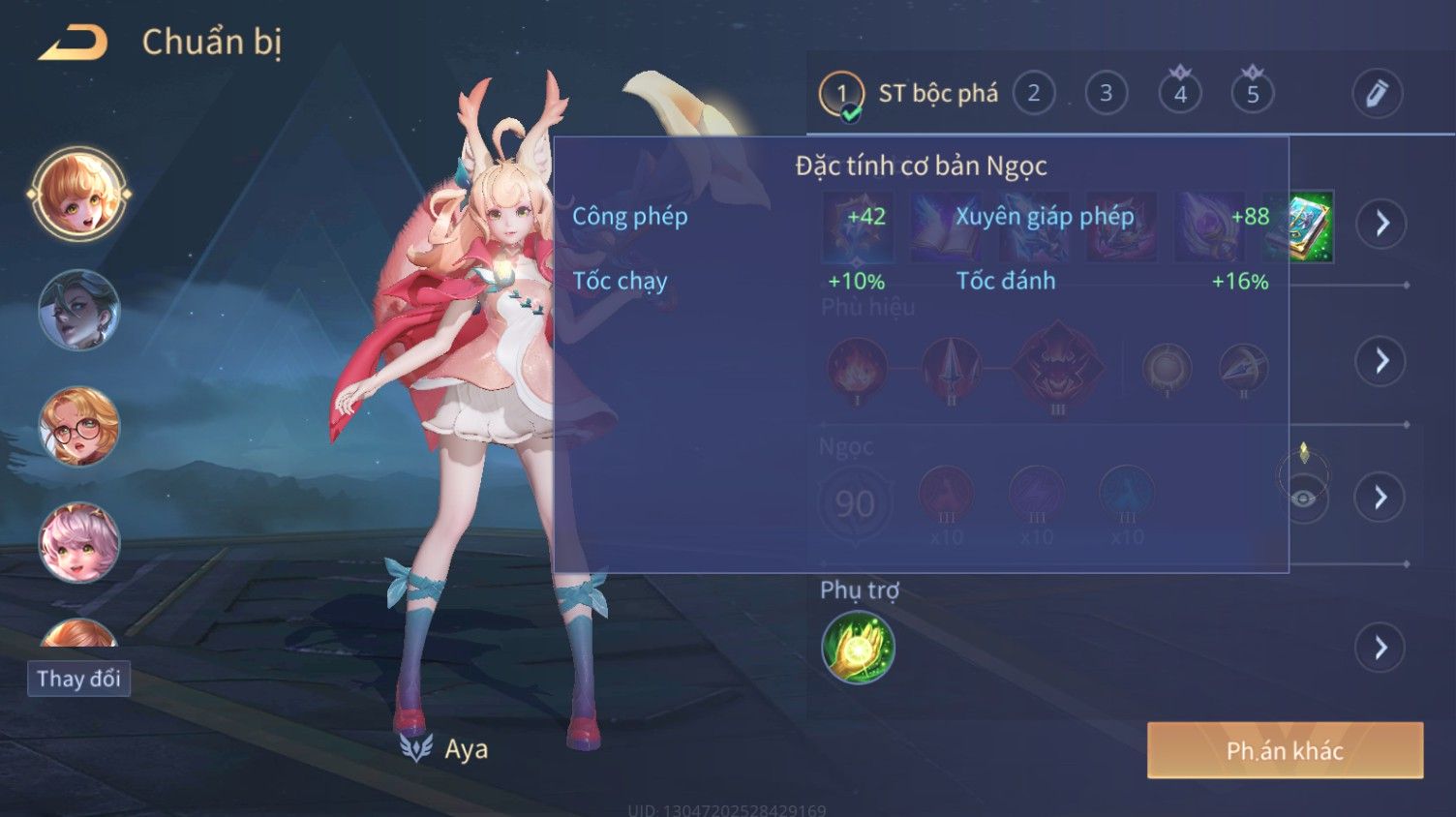Edit the preset name with pencil icon
This screenshot has height=817, width=1456.
[x=1376, y=94]
